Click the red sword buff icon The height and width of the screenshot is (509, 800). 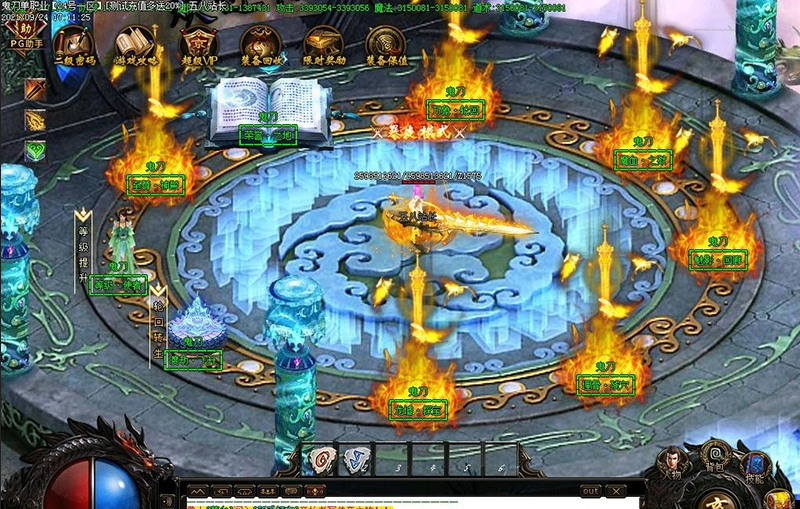36,89
